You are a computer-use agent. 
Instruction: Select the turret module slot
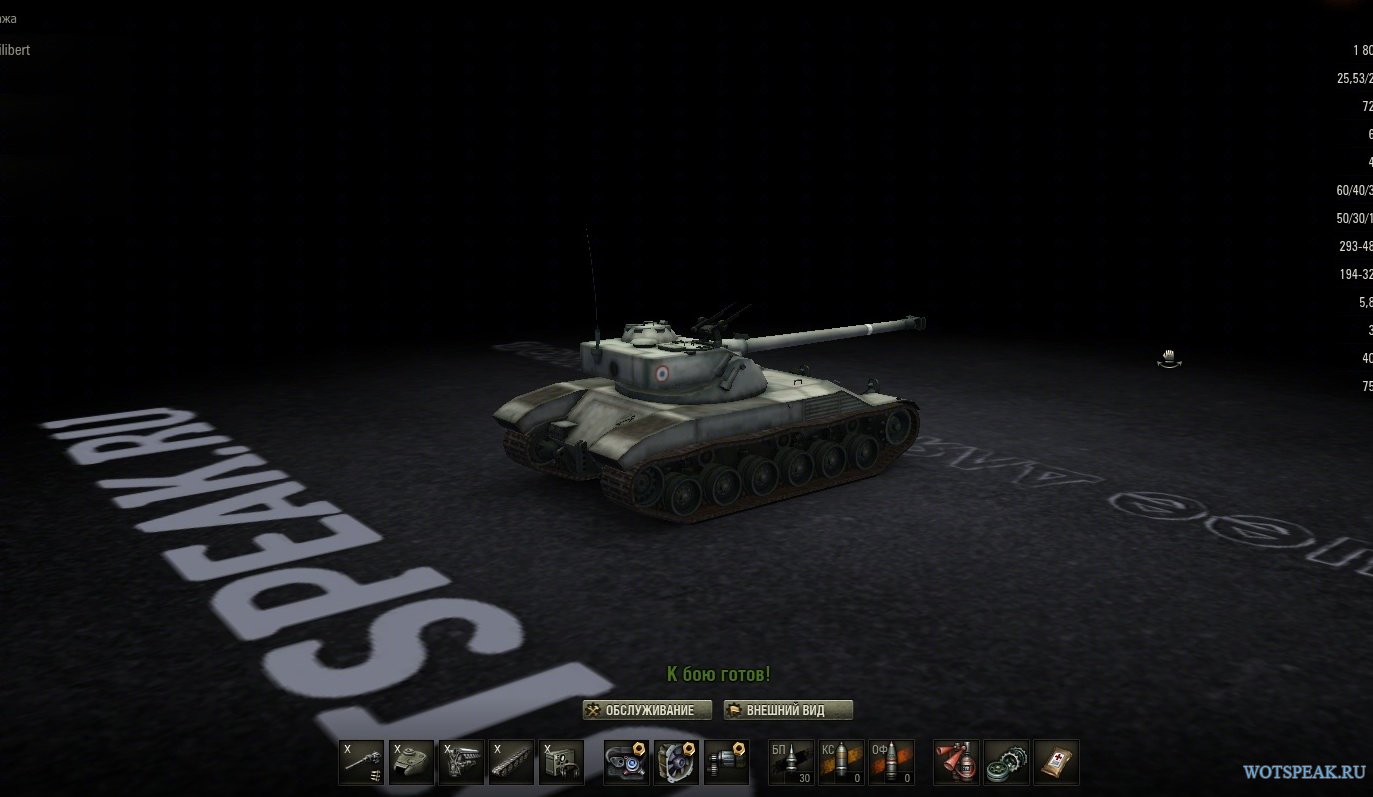411,762
